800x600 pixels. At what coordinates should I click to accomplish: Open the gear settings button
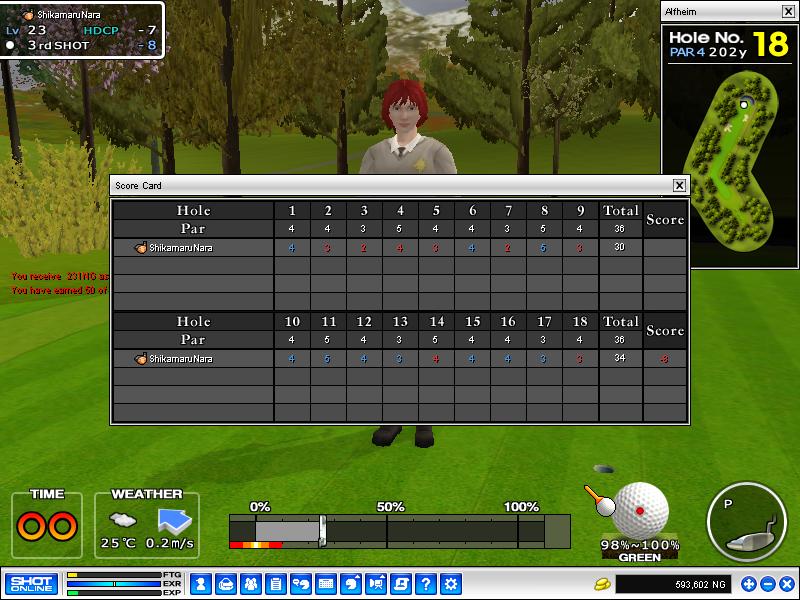pyautogui.click(x=451, y=584)
